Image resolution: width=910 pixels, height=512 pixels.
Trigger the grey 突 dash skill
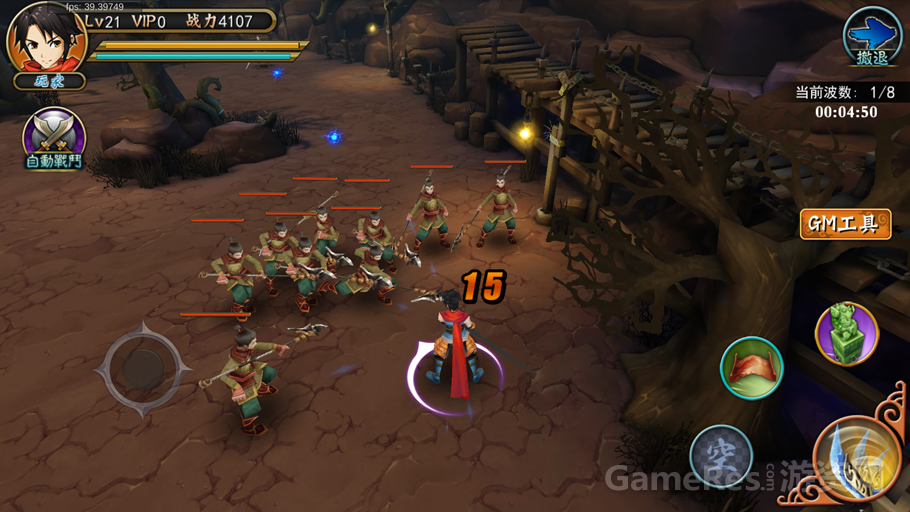click(721, 456)
